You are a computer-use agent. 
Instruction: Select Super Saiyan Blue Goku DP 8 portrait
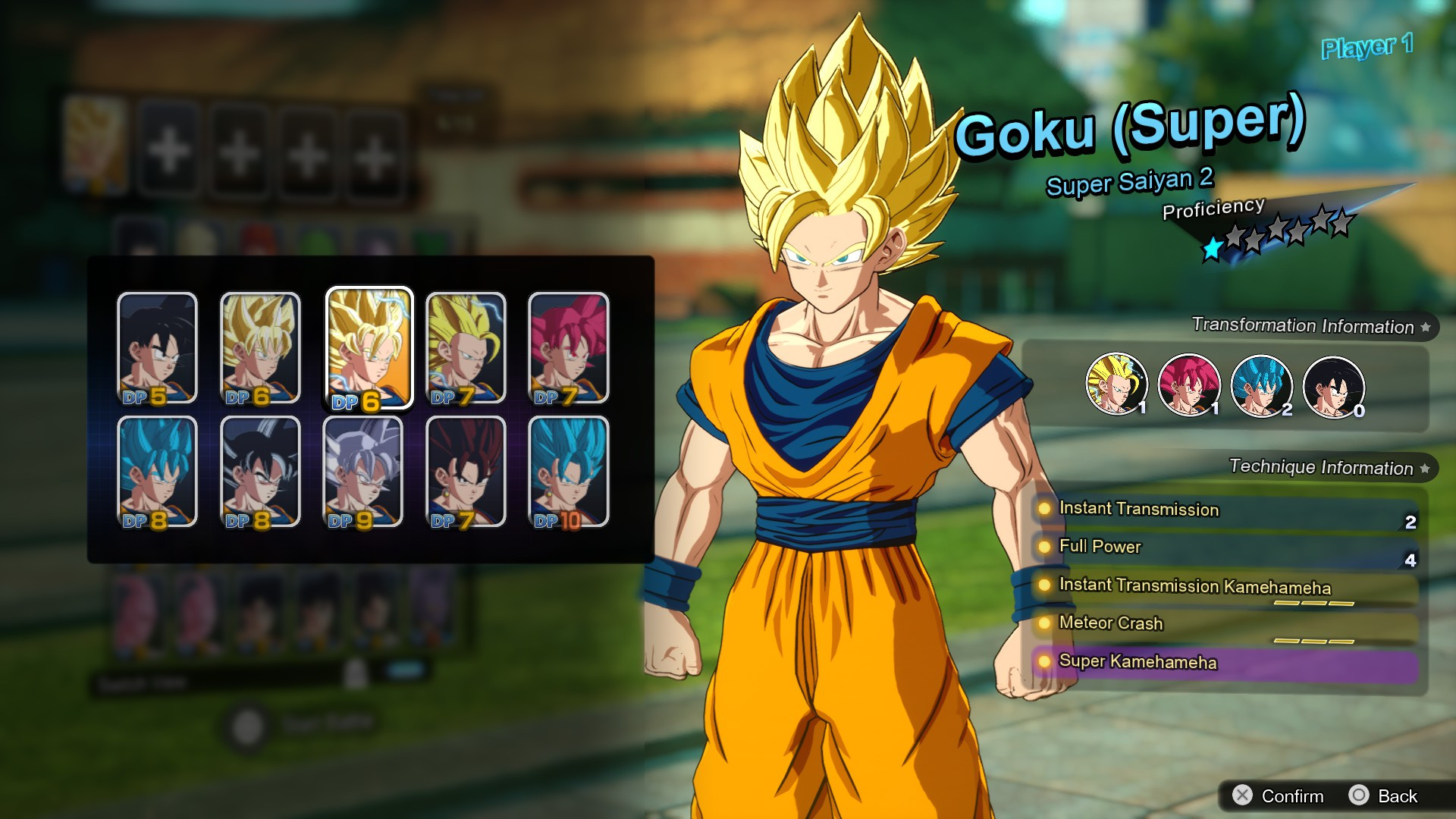(155, 472)
